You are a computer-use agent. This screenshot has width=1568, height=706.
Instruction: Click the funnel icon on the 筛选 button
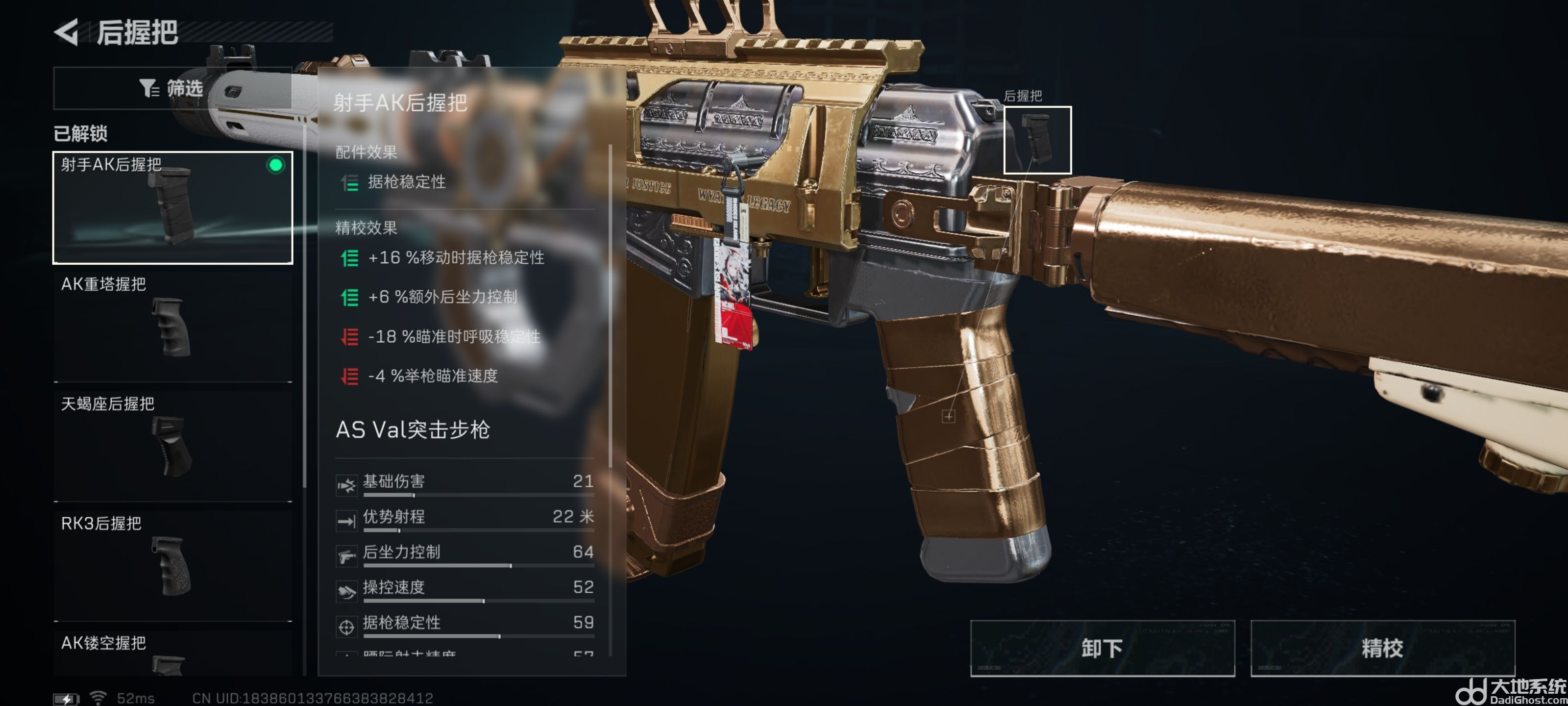coord(148,88)
